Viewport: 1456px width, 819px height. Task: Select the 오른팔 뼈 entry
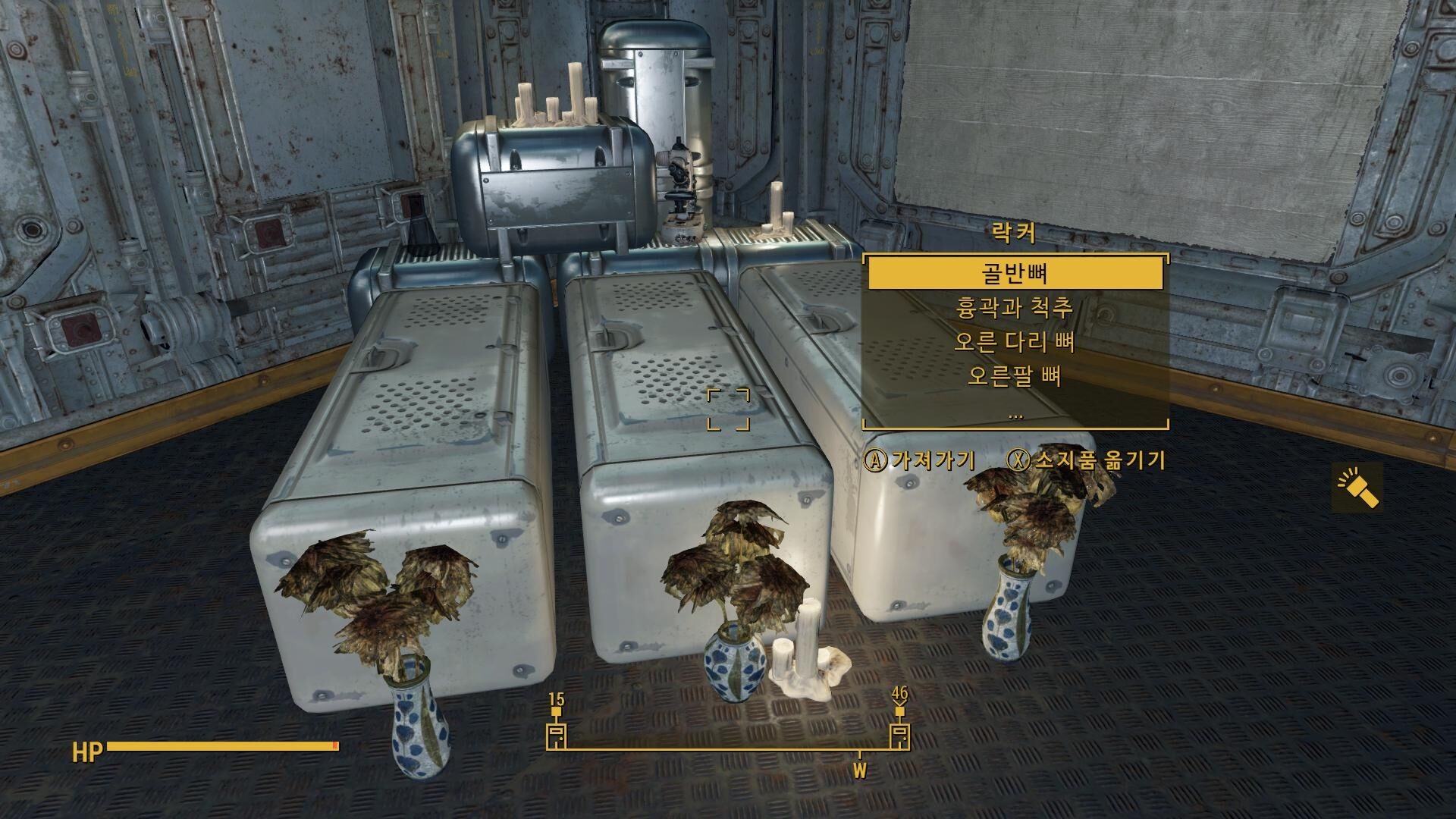[1015, 376]
